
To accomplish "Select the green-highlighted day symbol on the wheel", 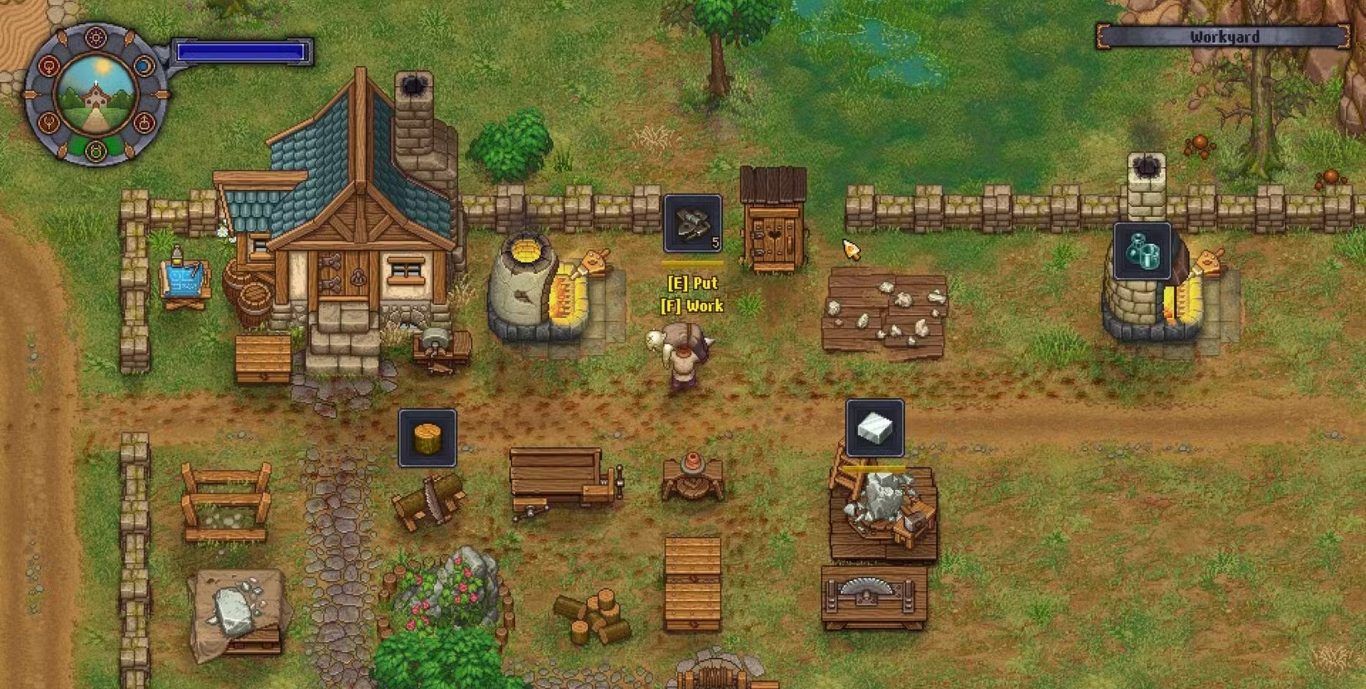I will [96, 151].
